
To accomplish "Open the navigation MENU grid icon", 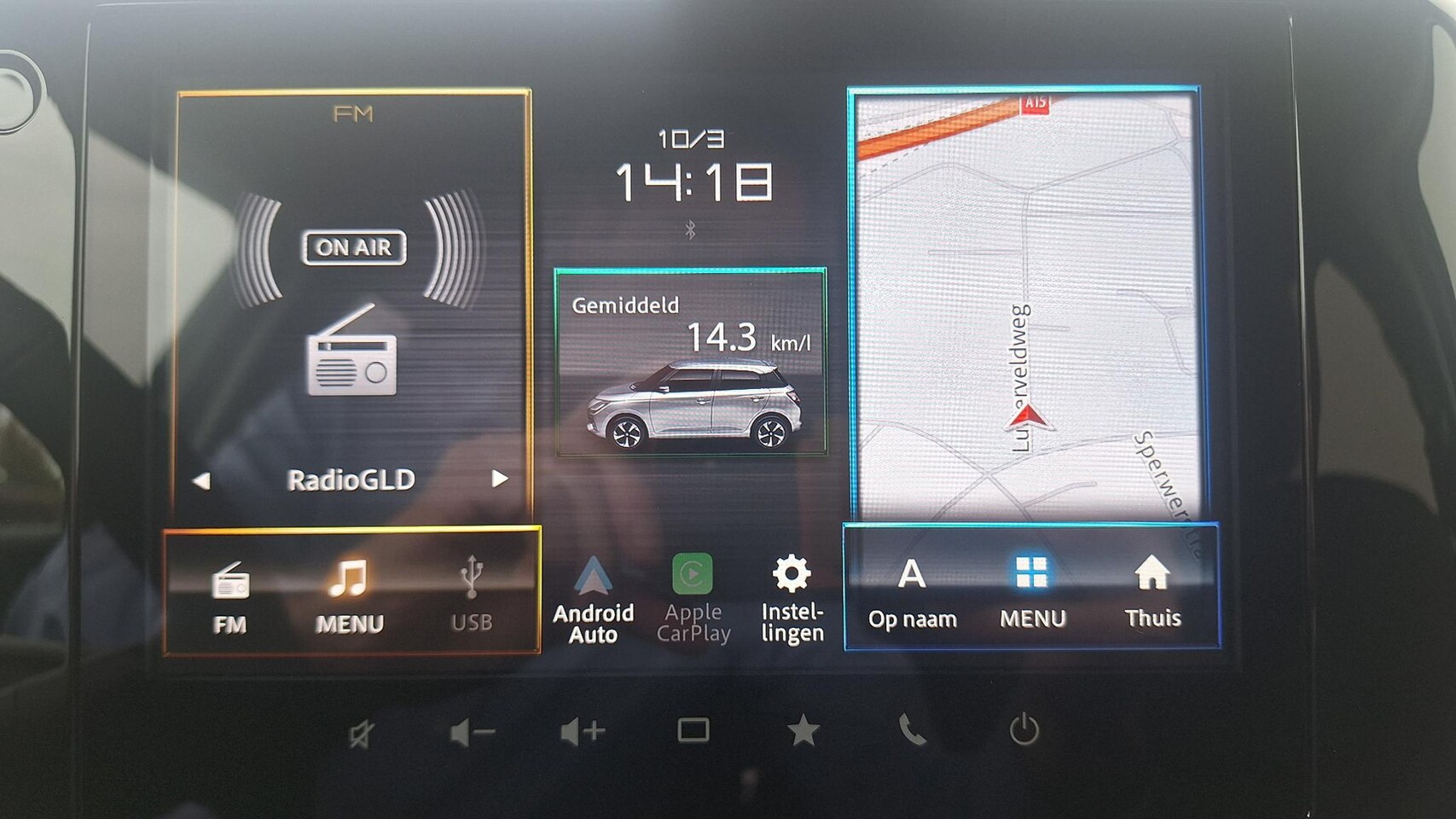I will pos(1032,593).
